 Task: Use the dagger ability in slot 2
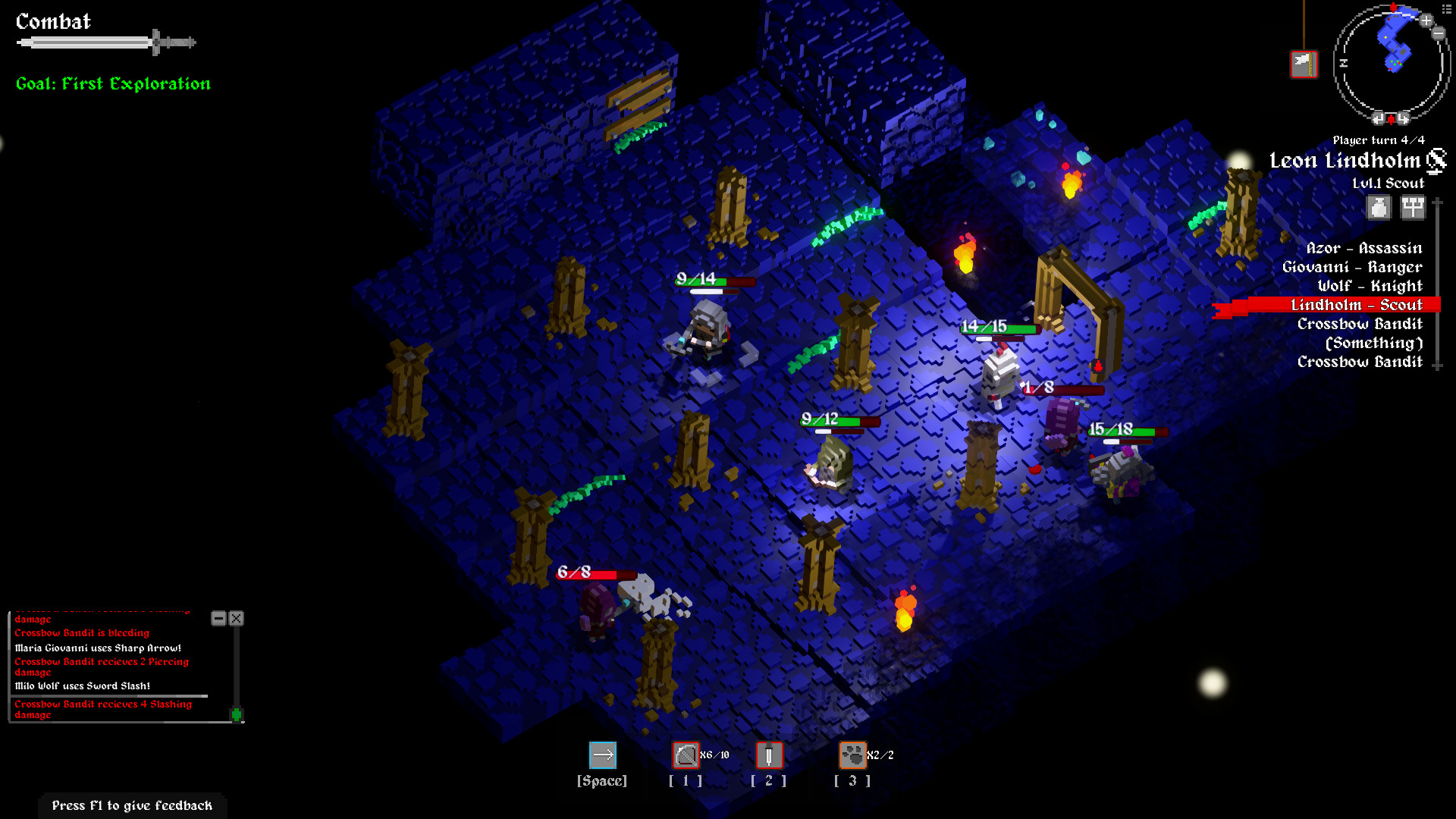tap(769, 755)
